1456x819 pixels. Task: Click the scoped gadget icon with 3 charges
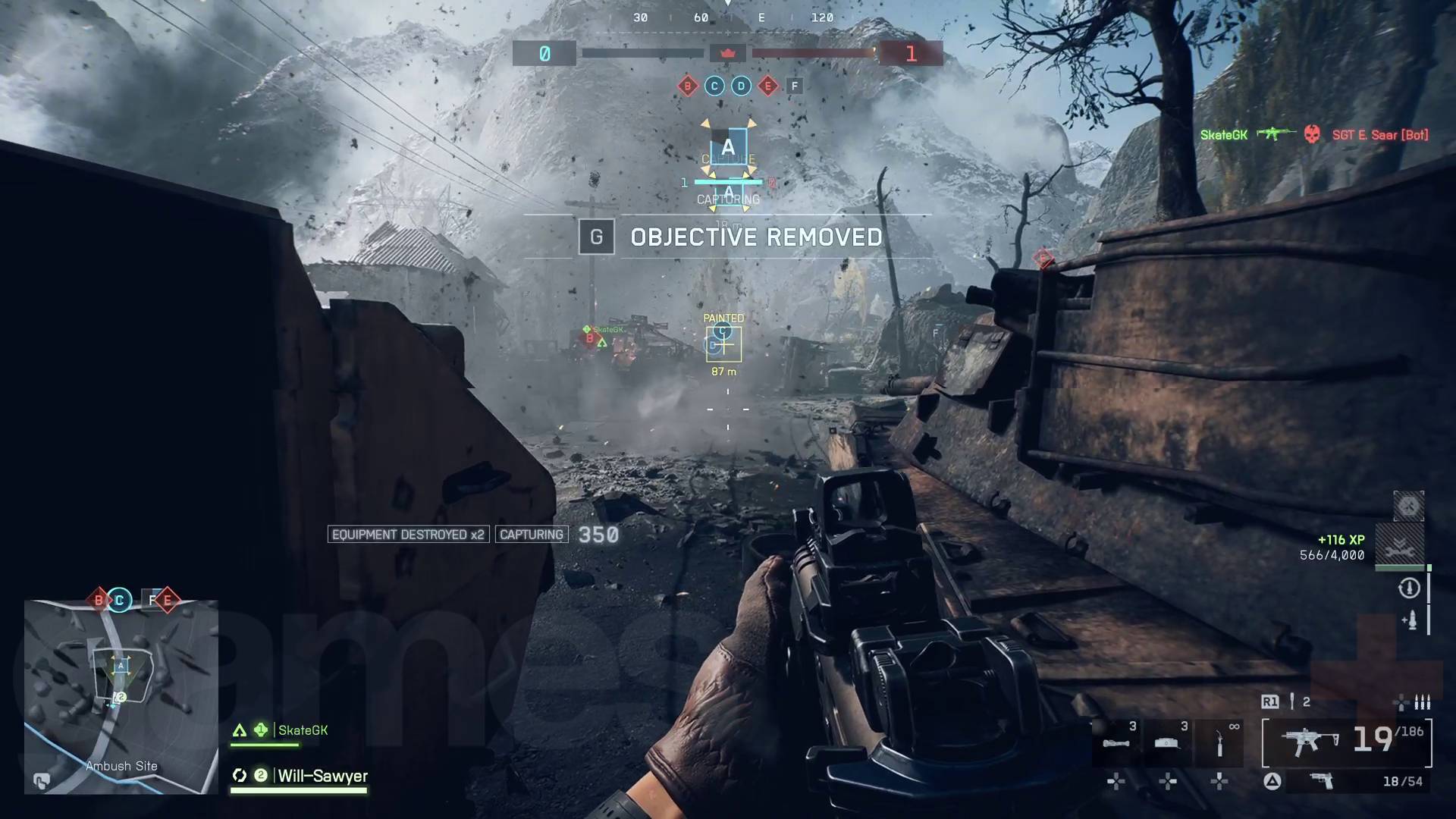pyautogui.click(x=1116, y=743)
